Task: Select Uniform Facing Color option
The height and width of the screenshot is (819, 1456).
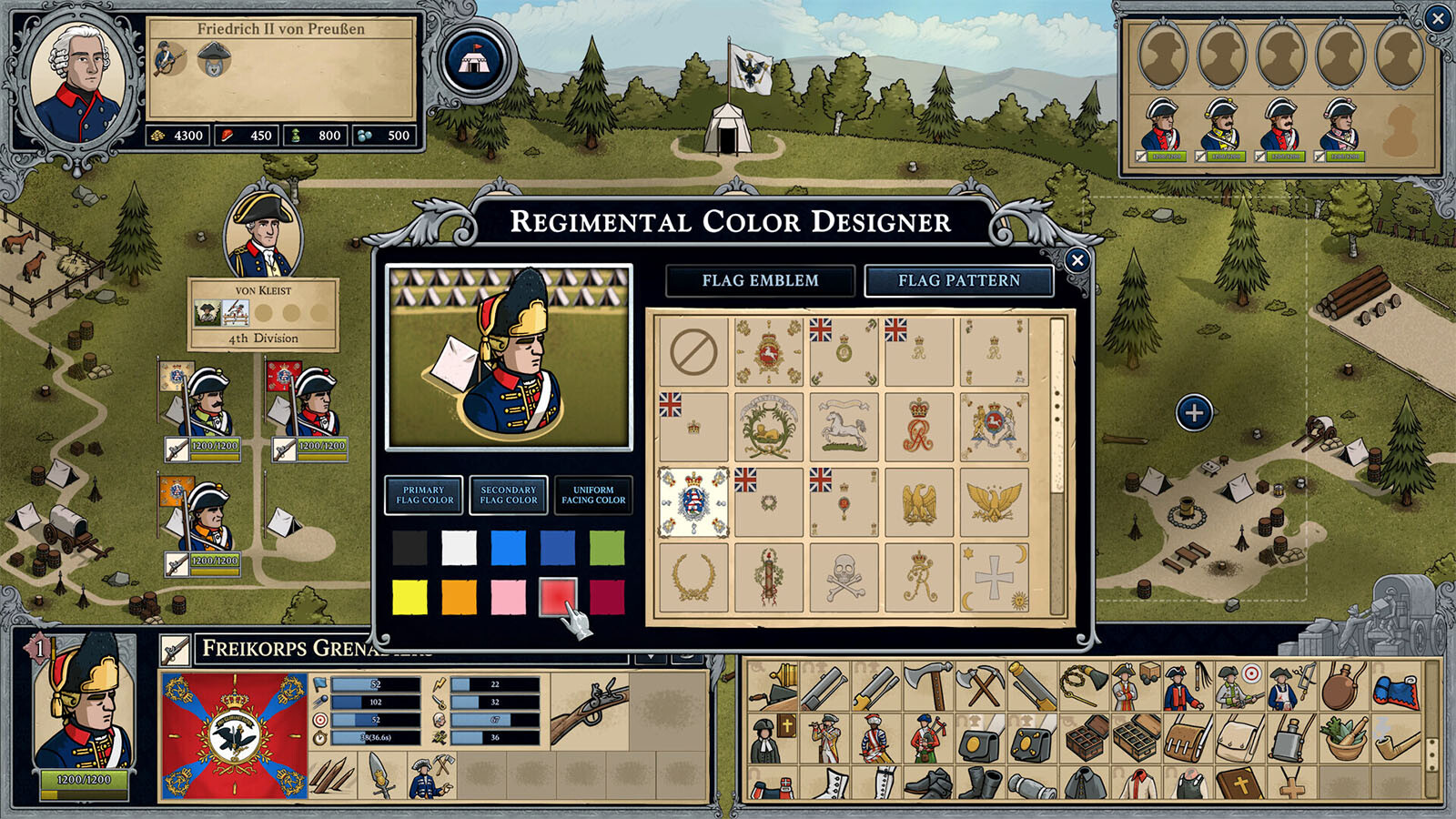Action: click(x=593, y=495)
